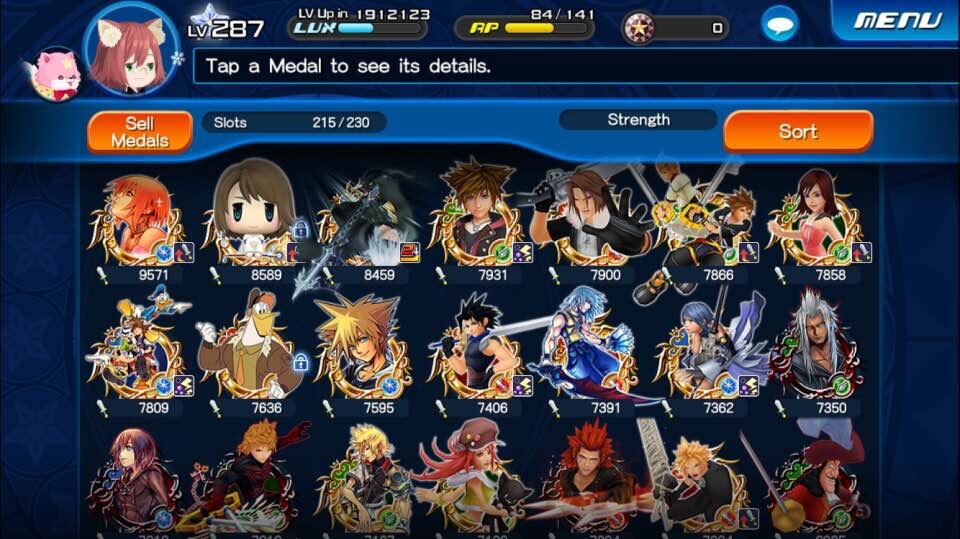Select the medal with strength 8589

pyautogui.click(x=252, y=215)
